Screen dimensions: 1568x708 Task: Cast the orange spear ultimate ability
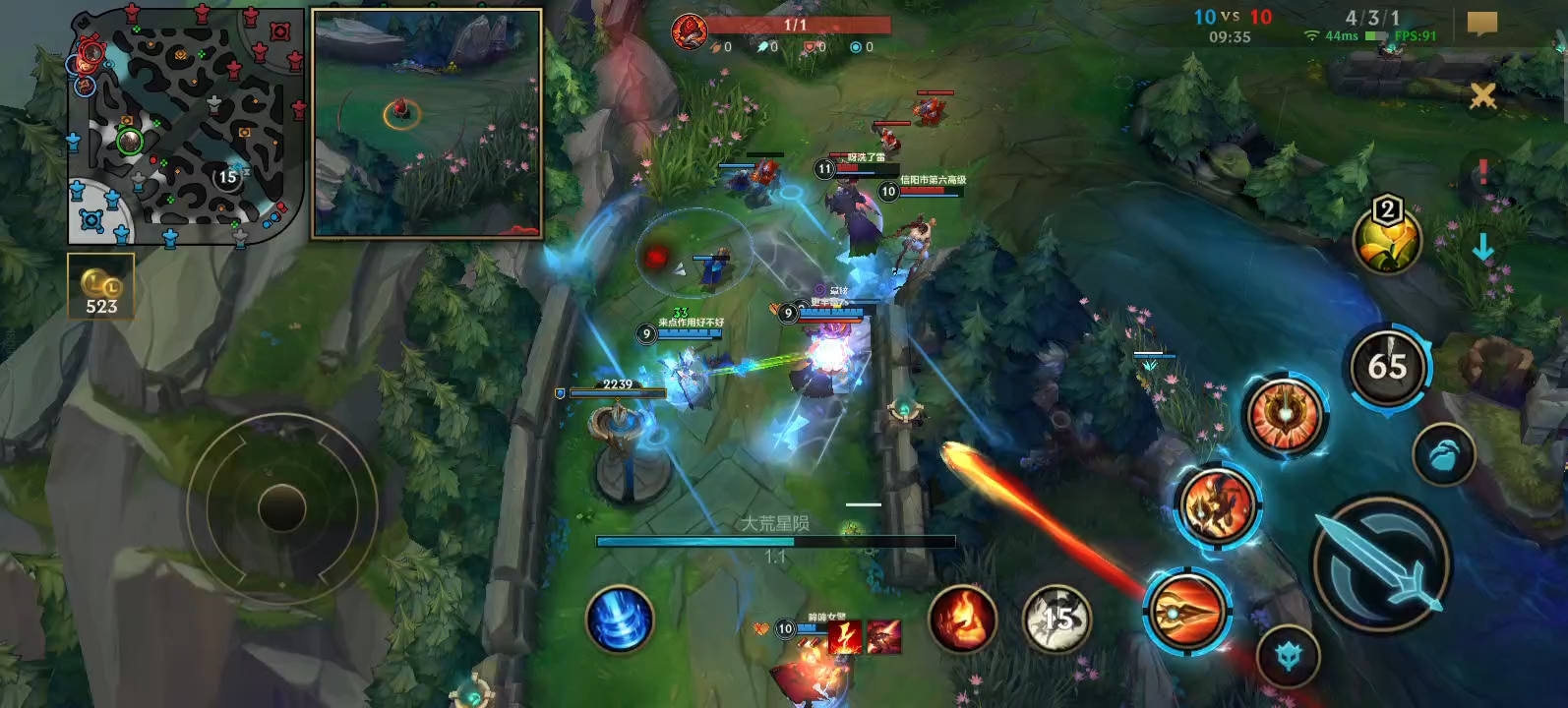click(1190, 608)
